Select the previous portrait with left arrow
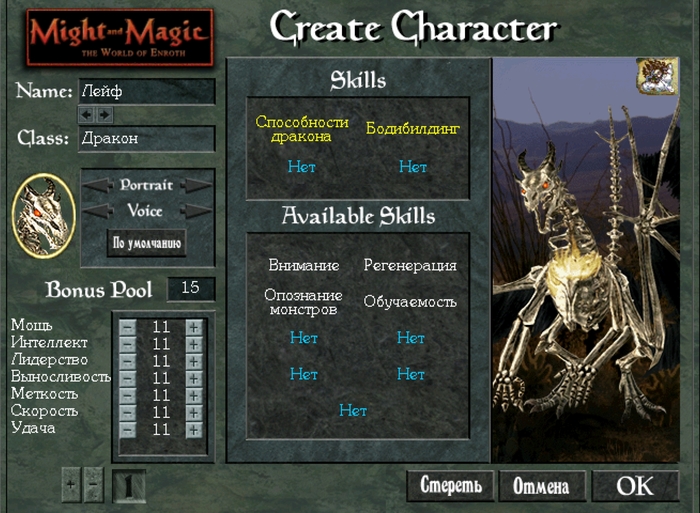The image size is (700, 513). pos(98,186)
